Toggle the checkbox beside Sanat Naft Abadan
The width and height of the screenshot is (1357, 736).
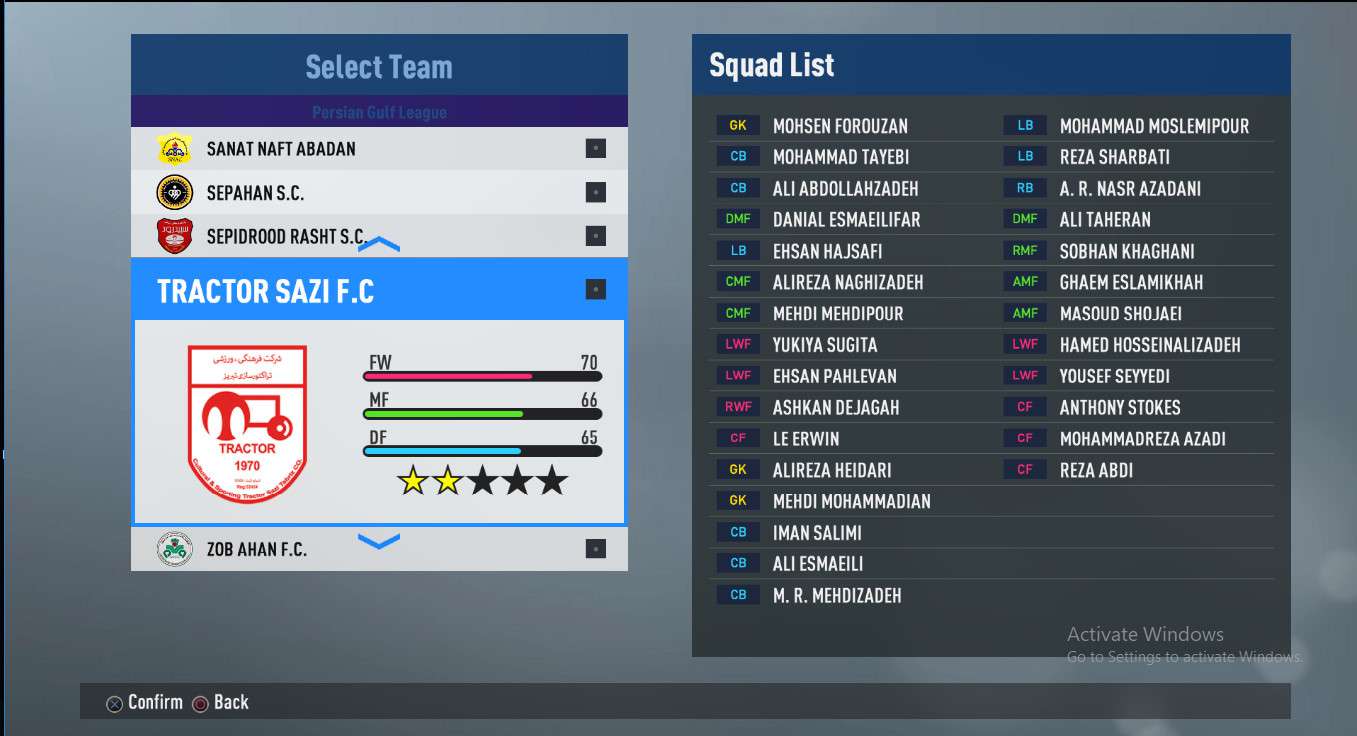click(596, 149)
